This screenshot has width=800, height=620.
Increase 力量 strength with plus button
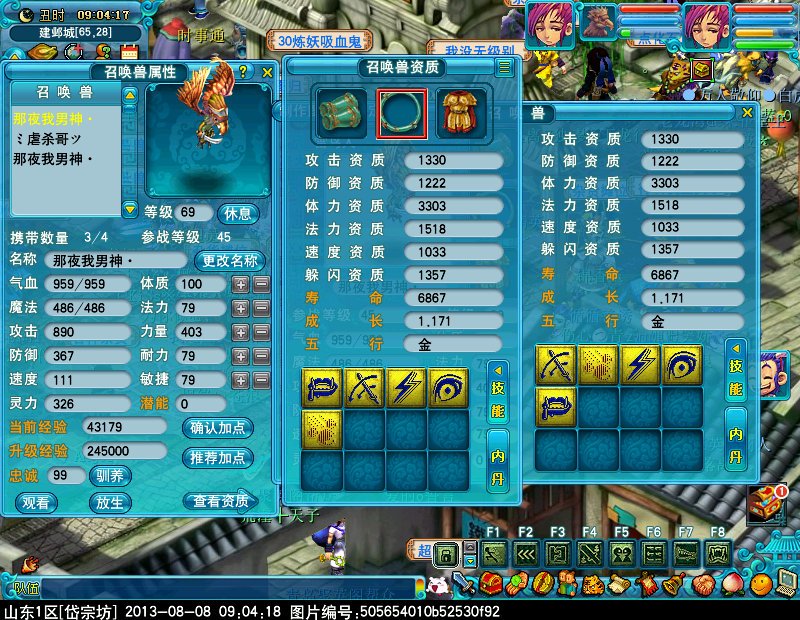pyautogui.click(x=240, y=332)
